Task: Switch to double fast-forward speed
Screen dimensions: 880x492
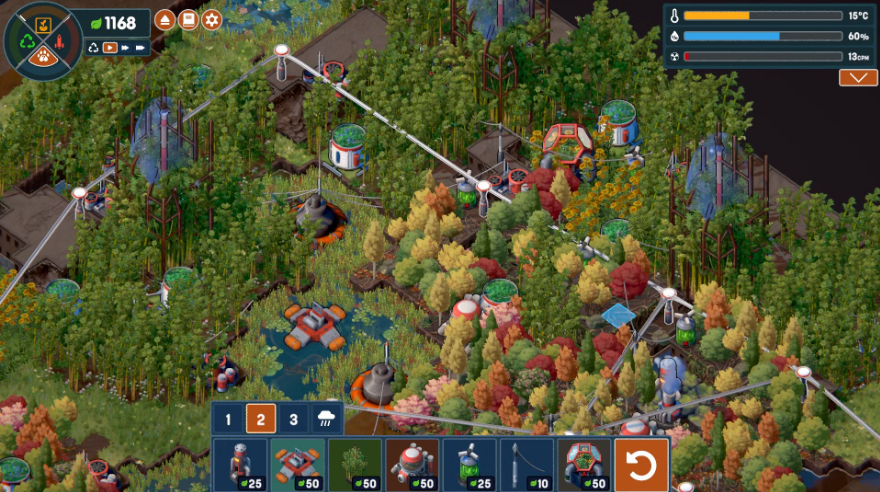Action: click(126, 47)
